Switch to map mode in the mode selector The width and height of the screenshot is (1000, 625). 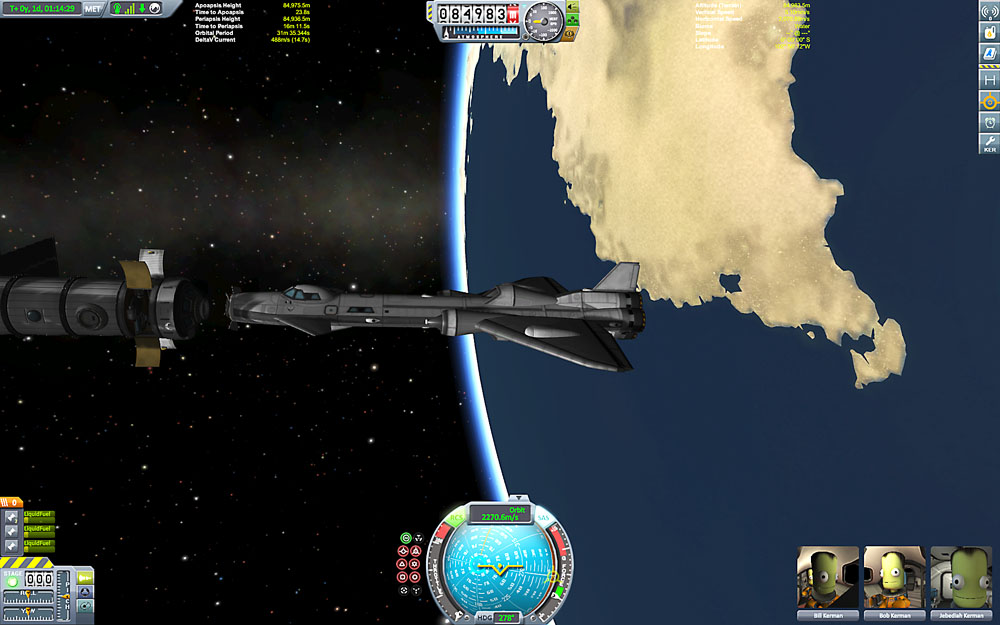pyautogui.click(x=86, y=606)
